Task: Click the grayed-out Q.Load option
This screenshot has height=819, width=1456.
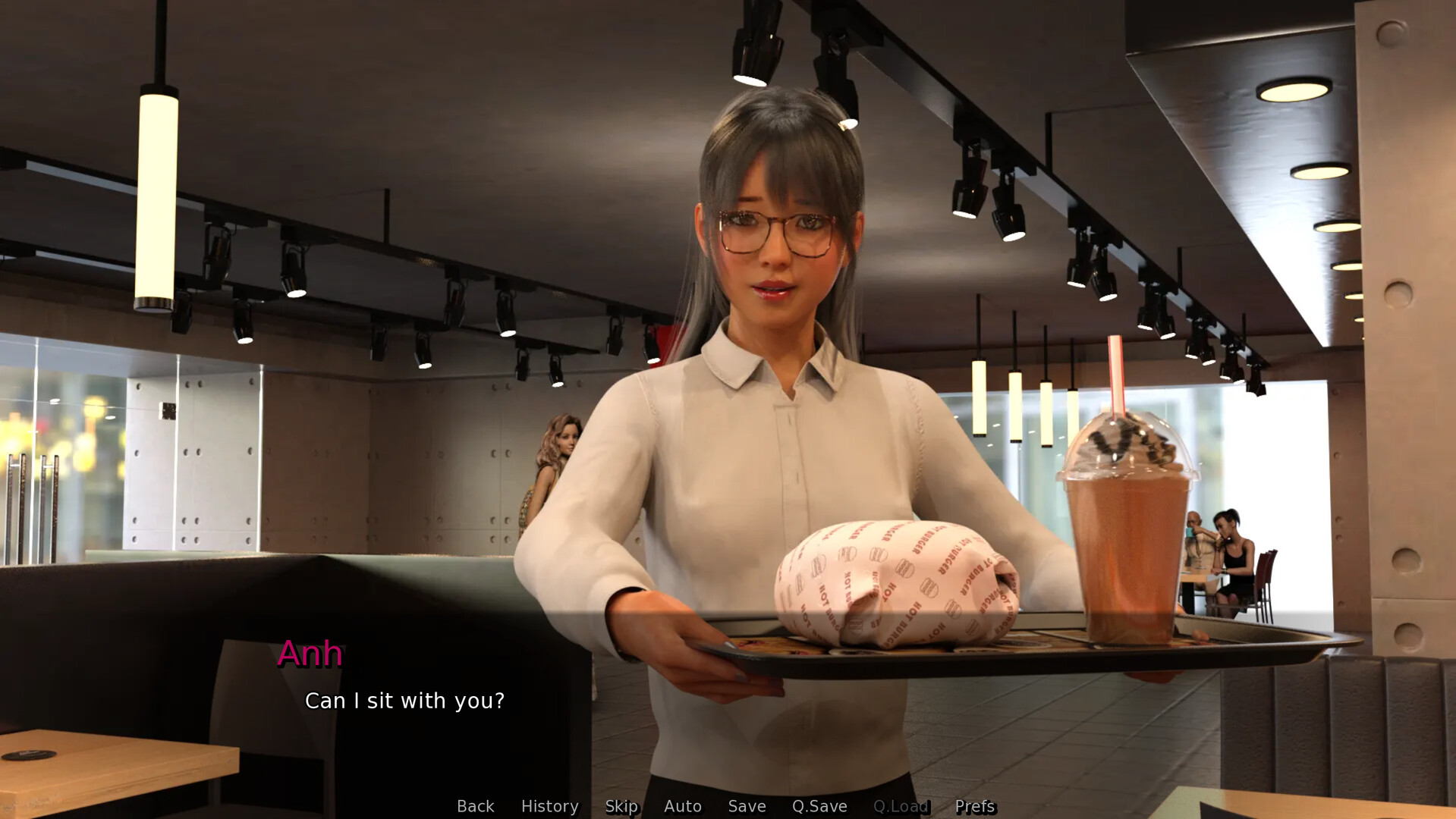Action: (900, 806)
